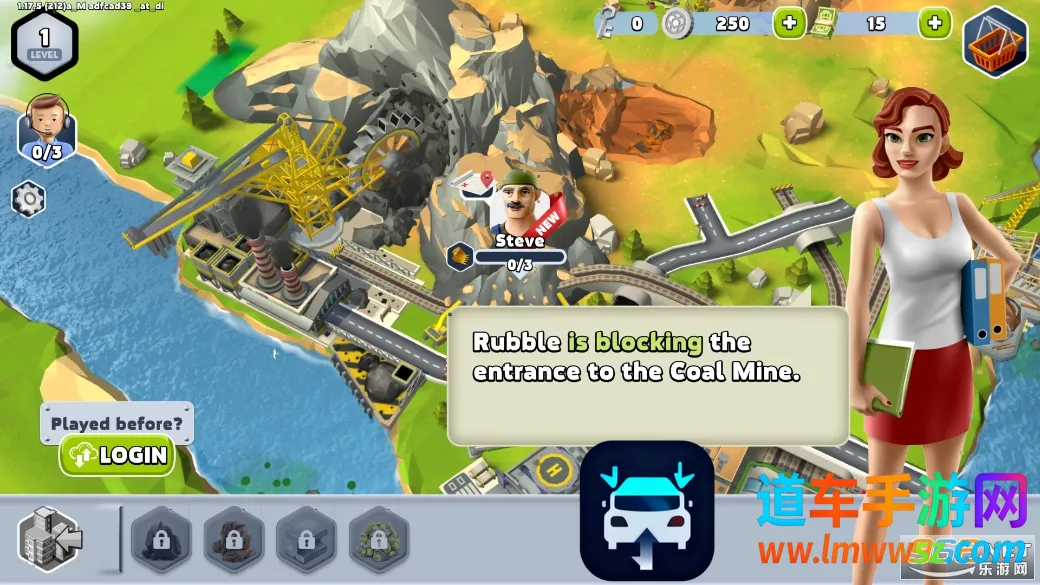Open the game settings gear

click(x=28, y=199)
